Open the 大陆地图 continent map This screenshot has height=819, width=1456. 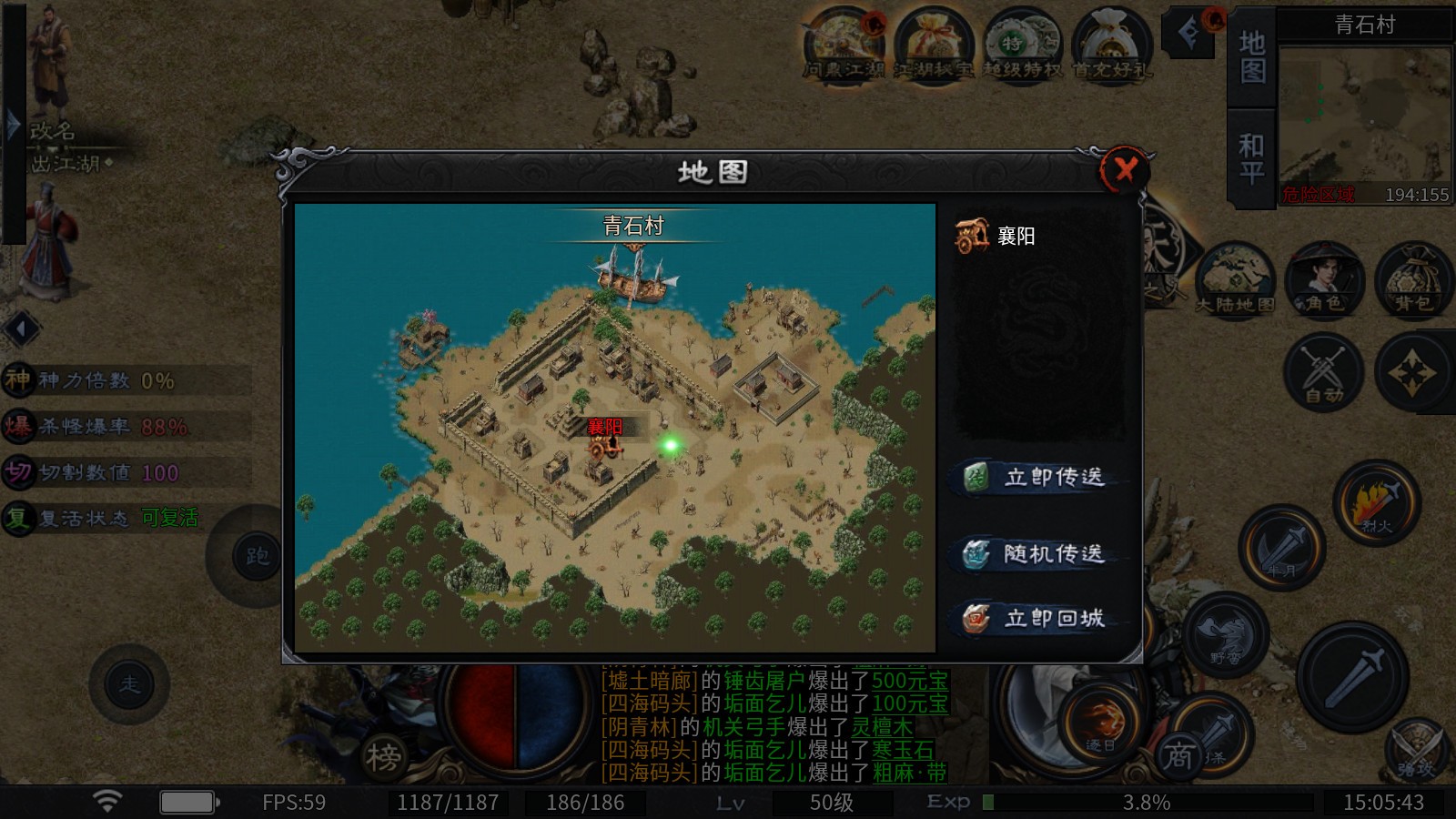coord(1234,279)
